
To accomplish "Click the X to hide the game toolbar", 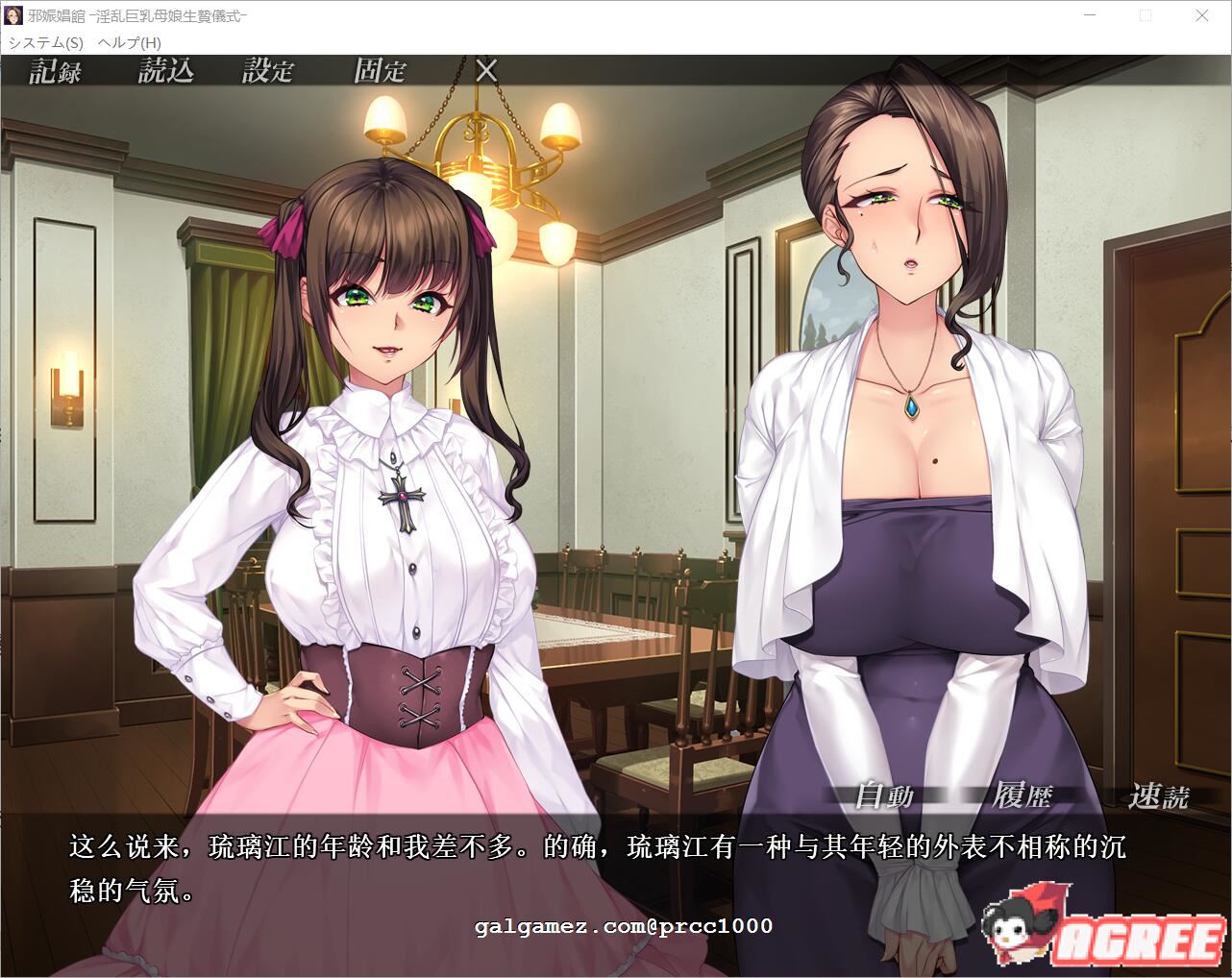I will coord(486,70).
